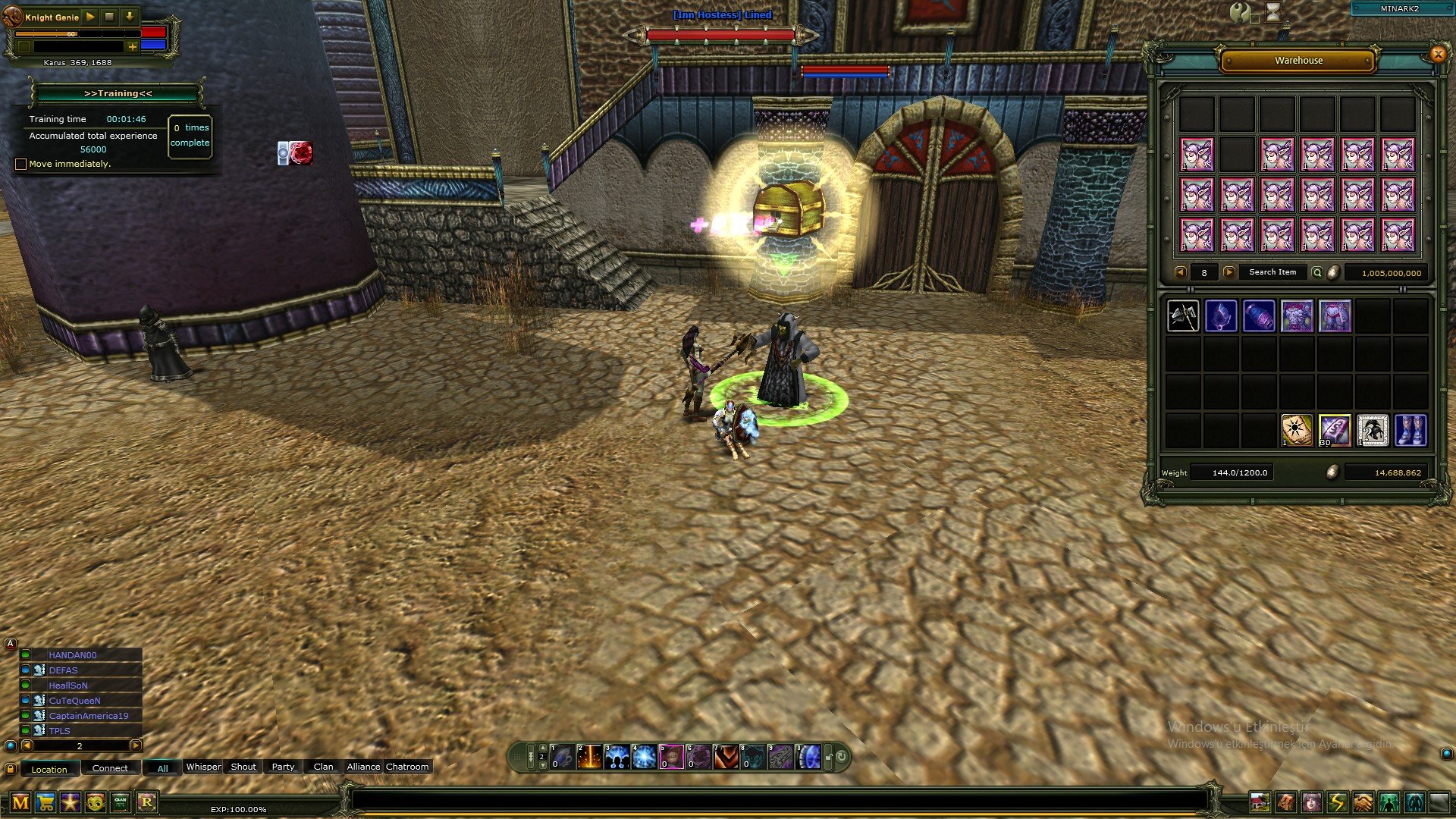Switch chat to the Party tab
This screenshot has height=819, width=1456.
(x=283, y=767)
